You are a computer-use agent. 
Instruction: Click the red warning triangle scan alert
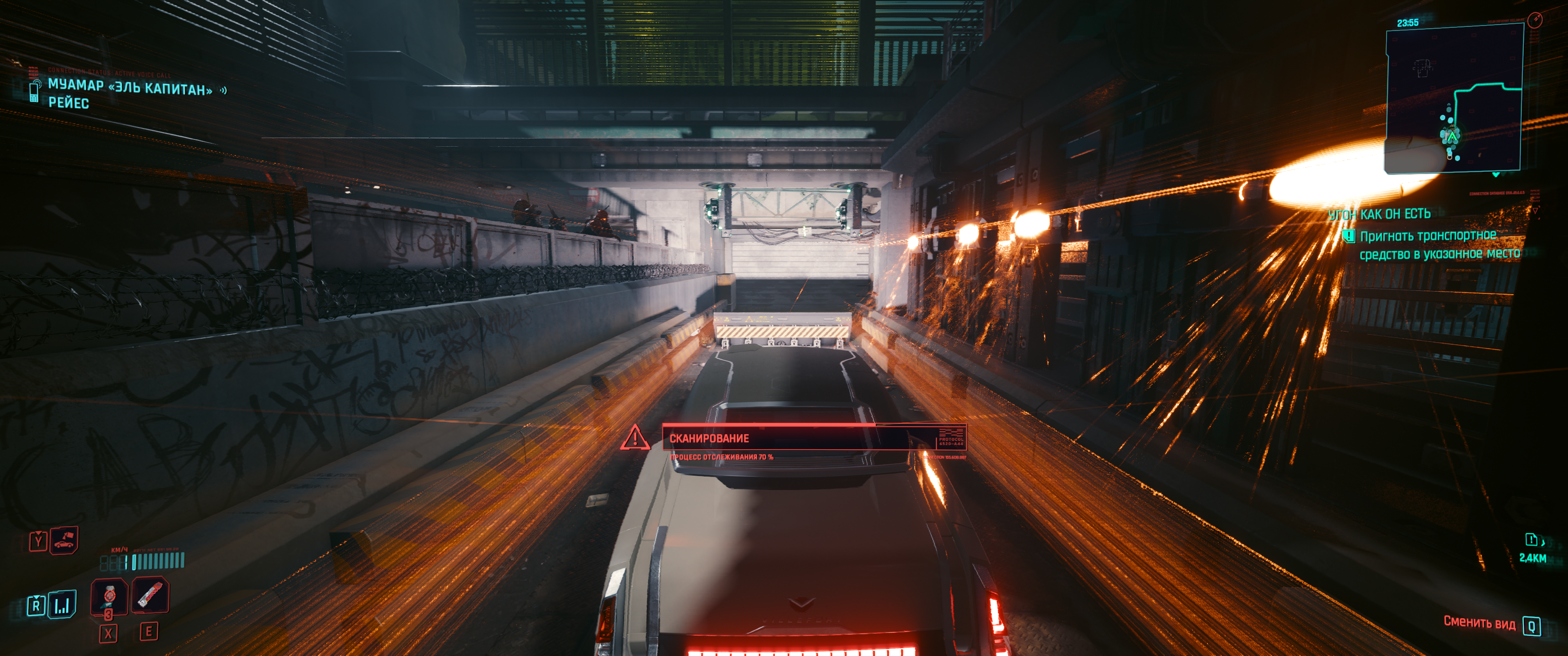tap(634, 437)
